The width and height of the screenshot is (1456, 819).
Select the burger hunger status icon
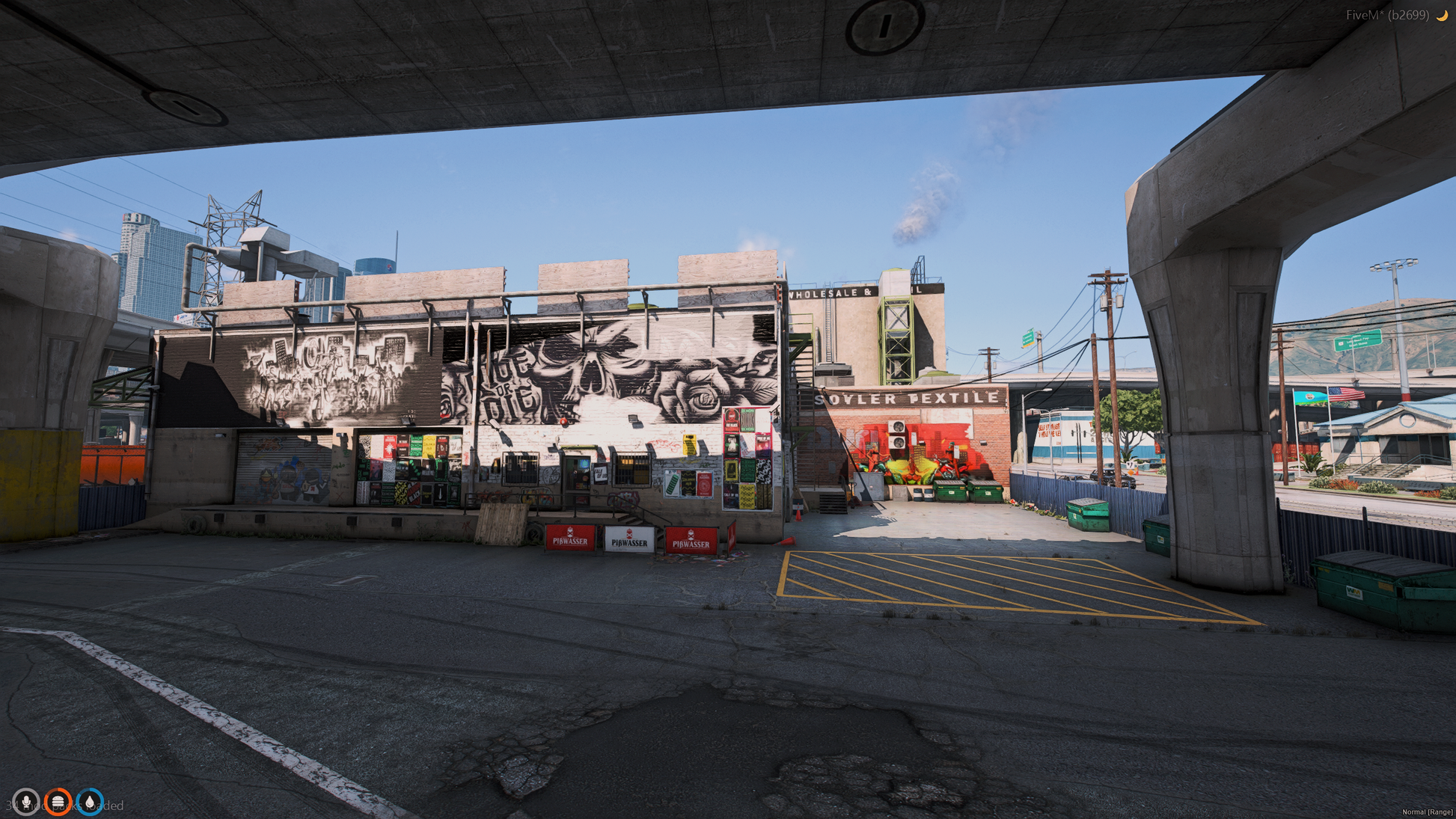coord(58,802)
